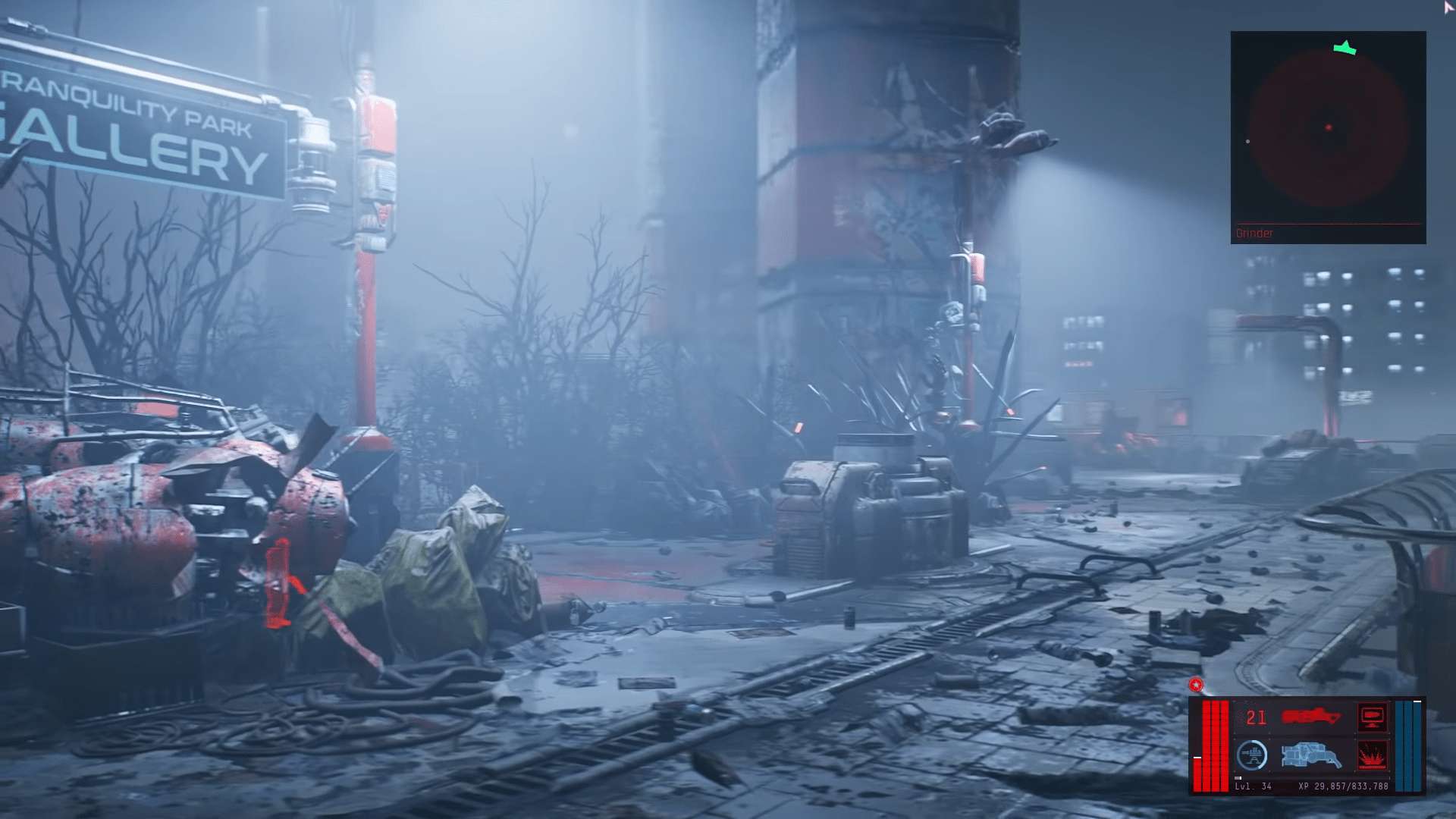Trigger the red explosion ability icon

[x=1372, y=756]
